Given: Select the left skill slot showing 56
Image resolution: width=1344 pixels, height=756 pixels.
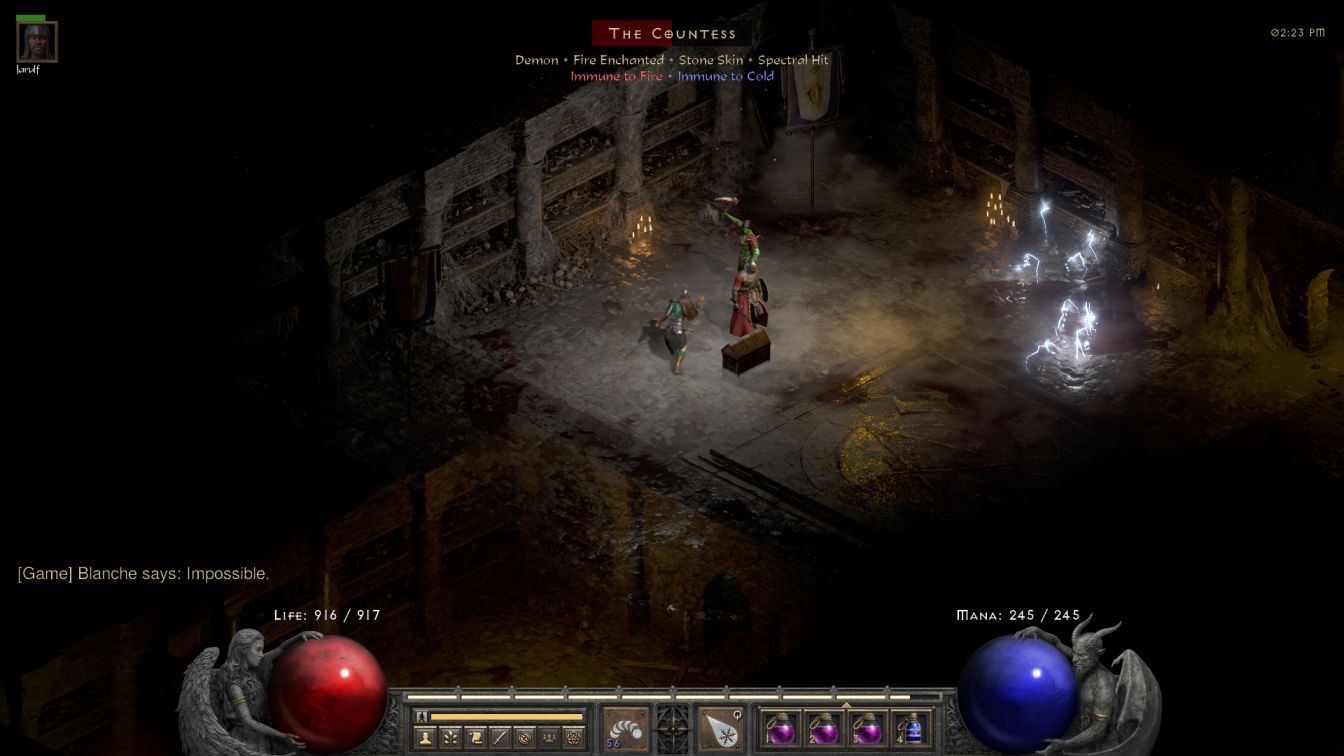Looking at the screenshot, I should [625, 729].
